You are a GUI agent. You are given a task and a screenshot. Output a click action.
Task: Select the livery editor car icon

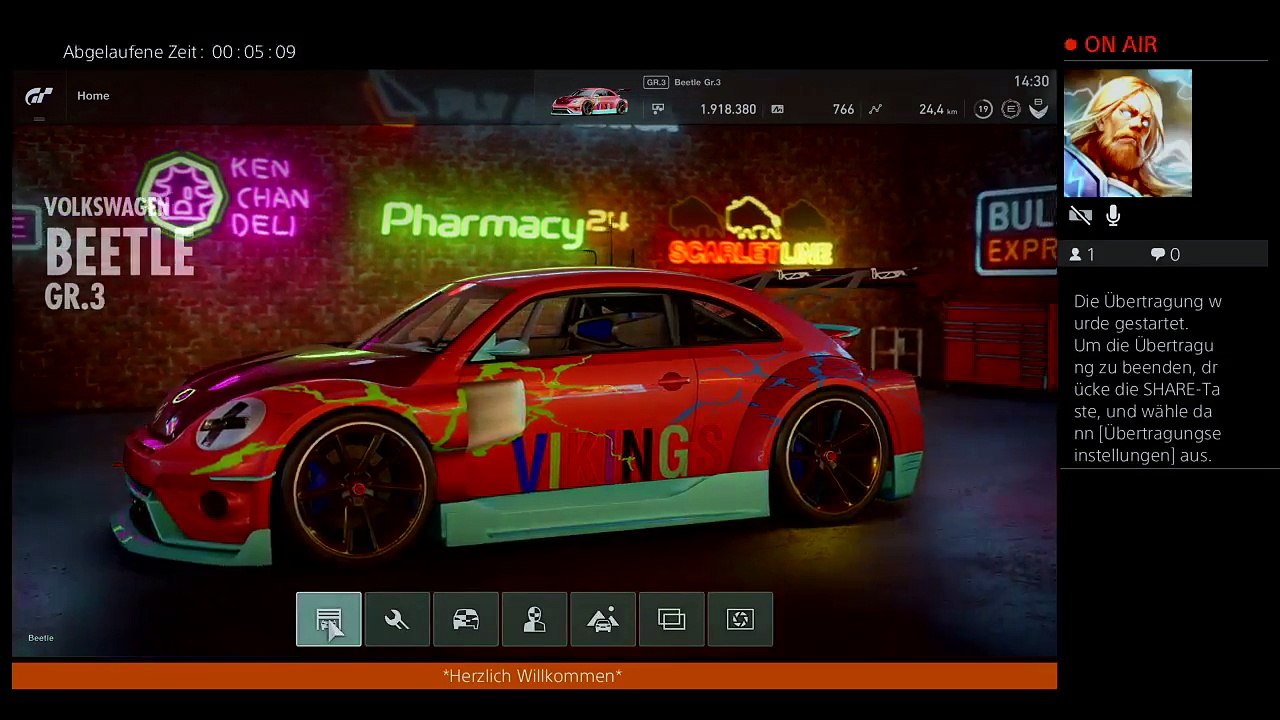pos(466,620)
